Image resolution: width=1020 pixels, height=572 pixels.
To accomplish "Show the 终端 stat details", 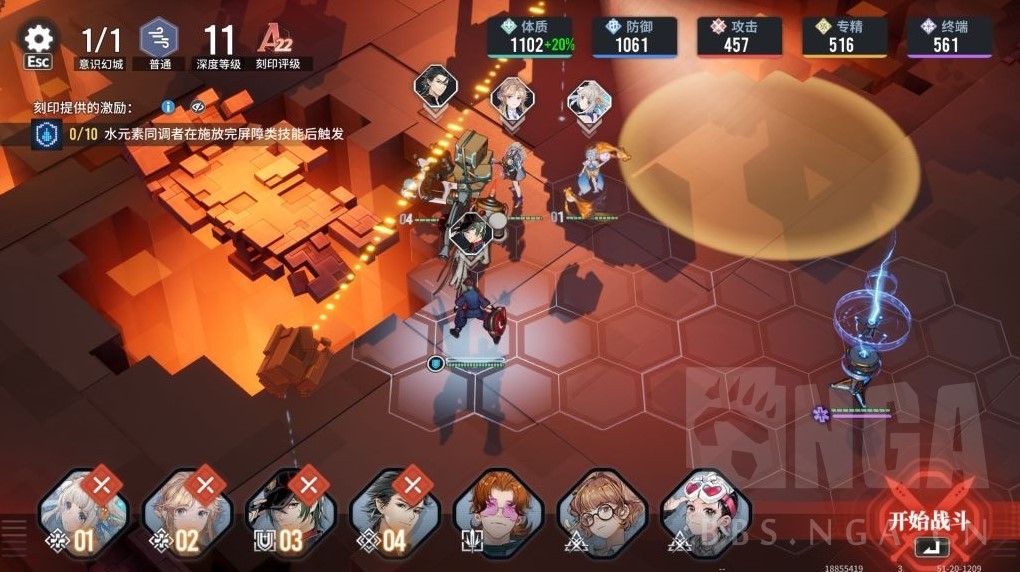I will (x=949, y=37).
